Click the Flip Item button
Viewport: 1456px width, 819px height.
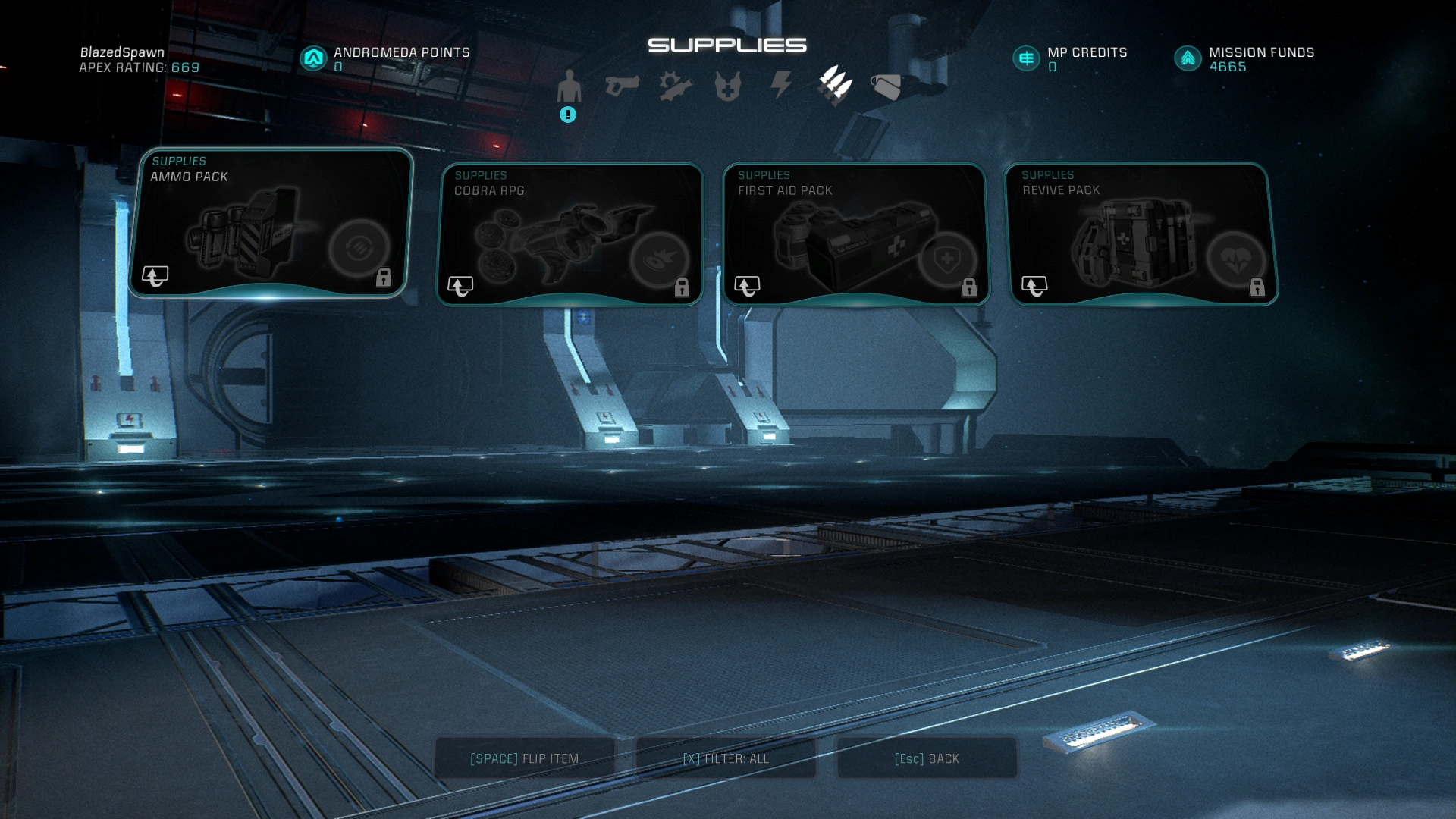pos(524,758)
